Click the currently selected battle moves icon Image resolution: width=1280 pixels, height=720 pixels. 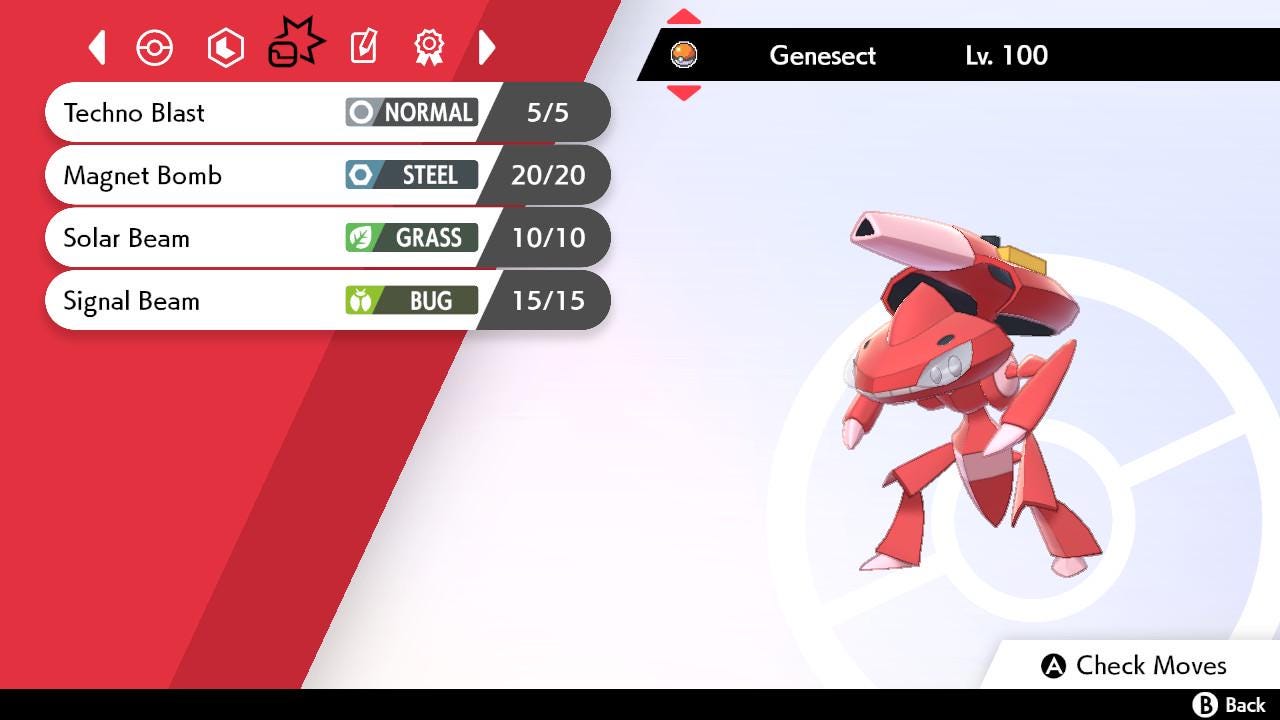295,45
